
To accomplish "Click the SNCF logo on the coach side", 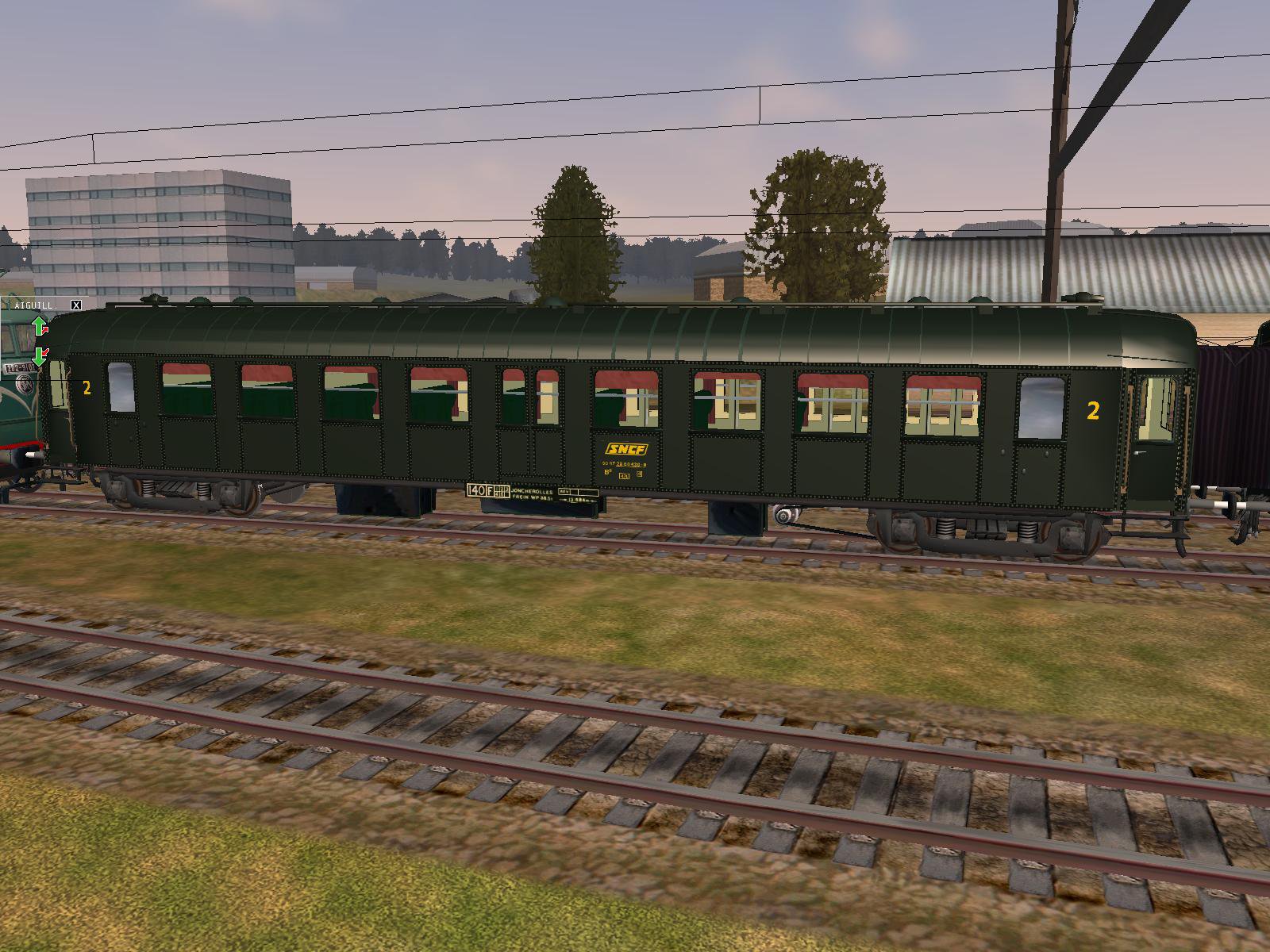I will [x=626, y=449].
